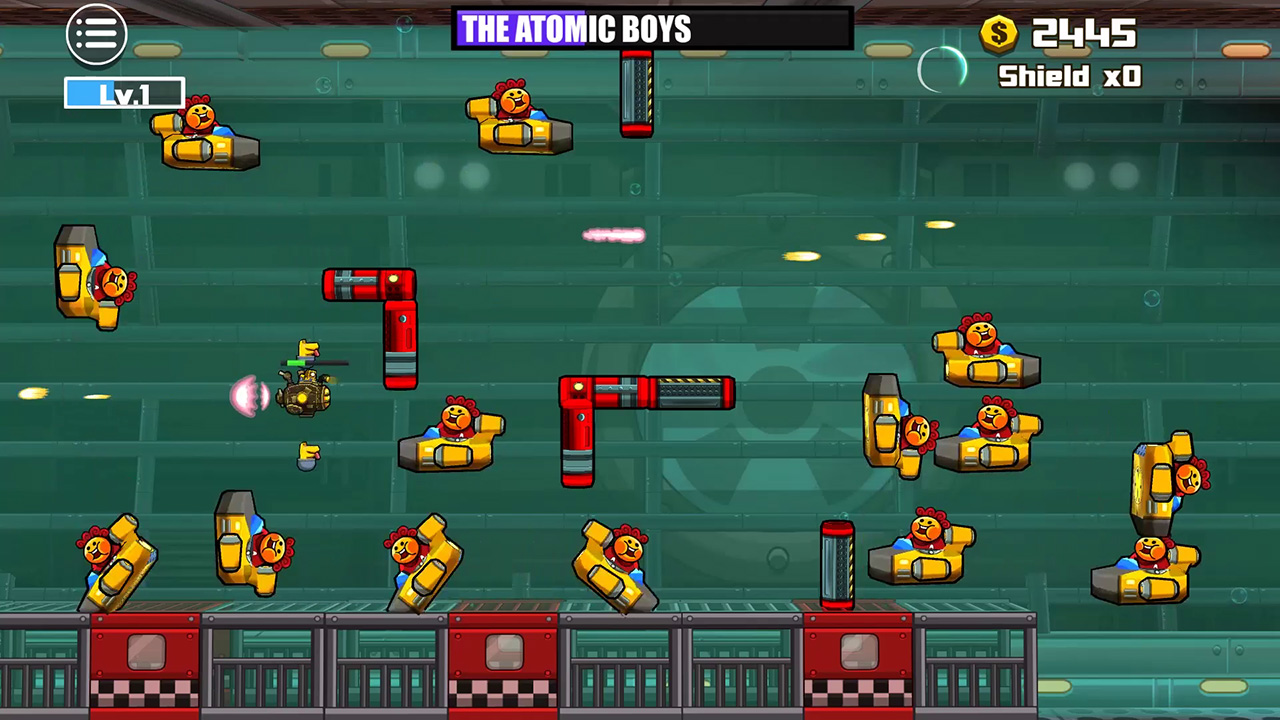Image resolution: width=1280 pixels, height=720 pixels.
Task: Click the Shield x0 counter text
Action: coord(1069,77)
